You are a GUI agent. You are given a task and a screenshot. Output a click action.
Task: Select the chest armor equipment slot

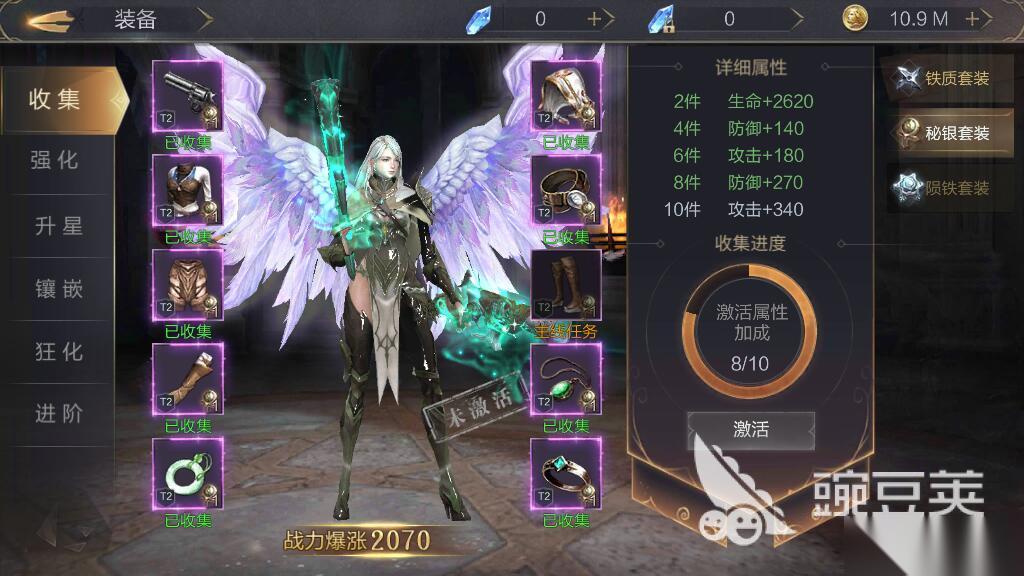coord(187,190)
